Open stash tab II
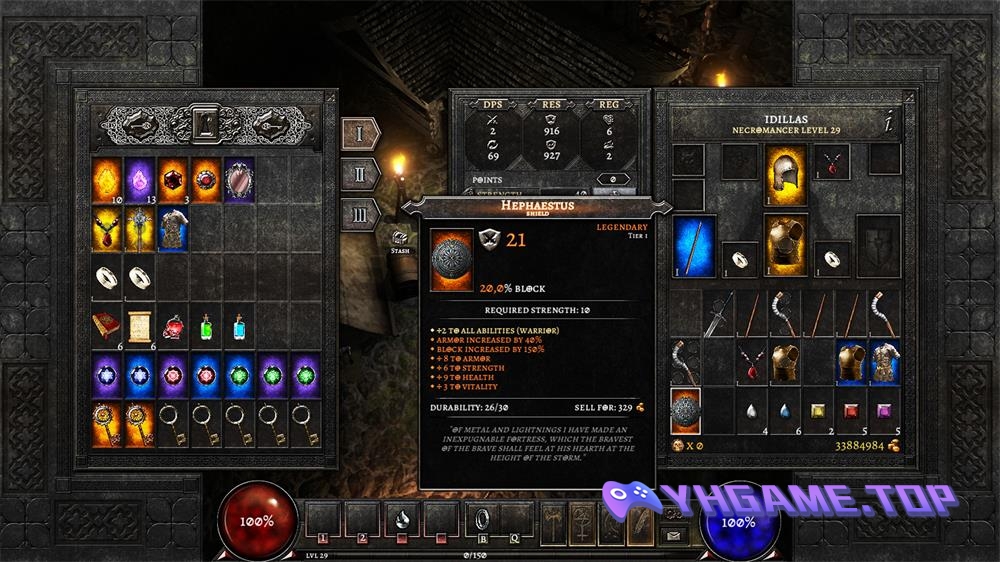The image size is (1000, 562). (360, 174)
